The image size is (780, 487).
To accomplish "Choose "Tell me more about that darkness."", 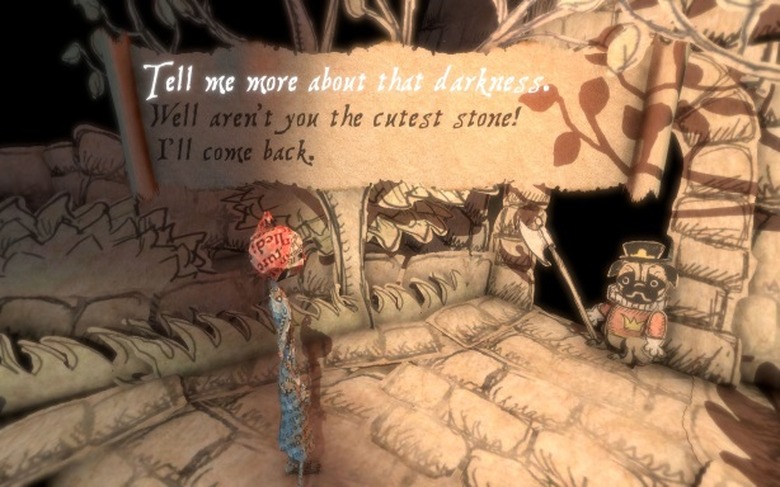I will [x=345, y=79].
